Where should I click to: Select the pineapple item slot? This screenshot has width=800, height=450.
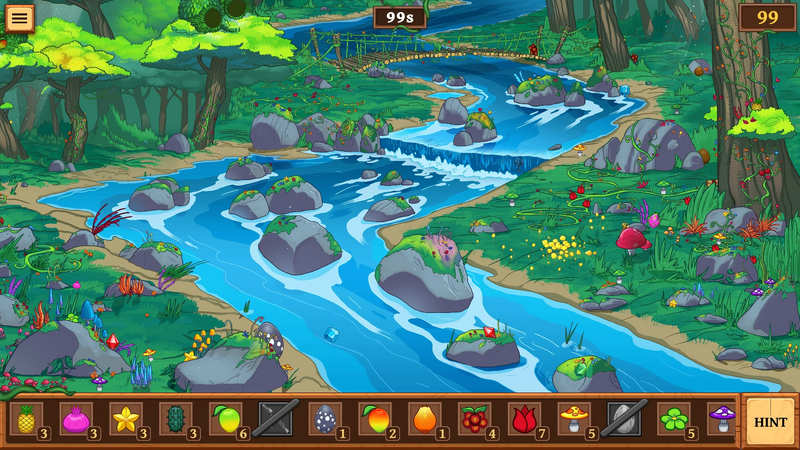coord(26,418)
